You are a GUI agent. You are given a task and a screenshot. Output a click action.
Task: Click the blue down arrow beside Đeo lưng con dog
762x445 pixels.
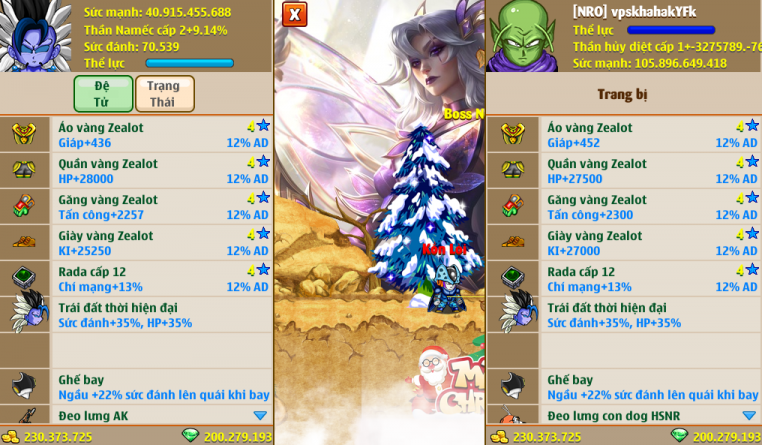(749, 415)
